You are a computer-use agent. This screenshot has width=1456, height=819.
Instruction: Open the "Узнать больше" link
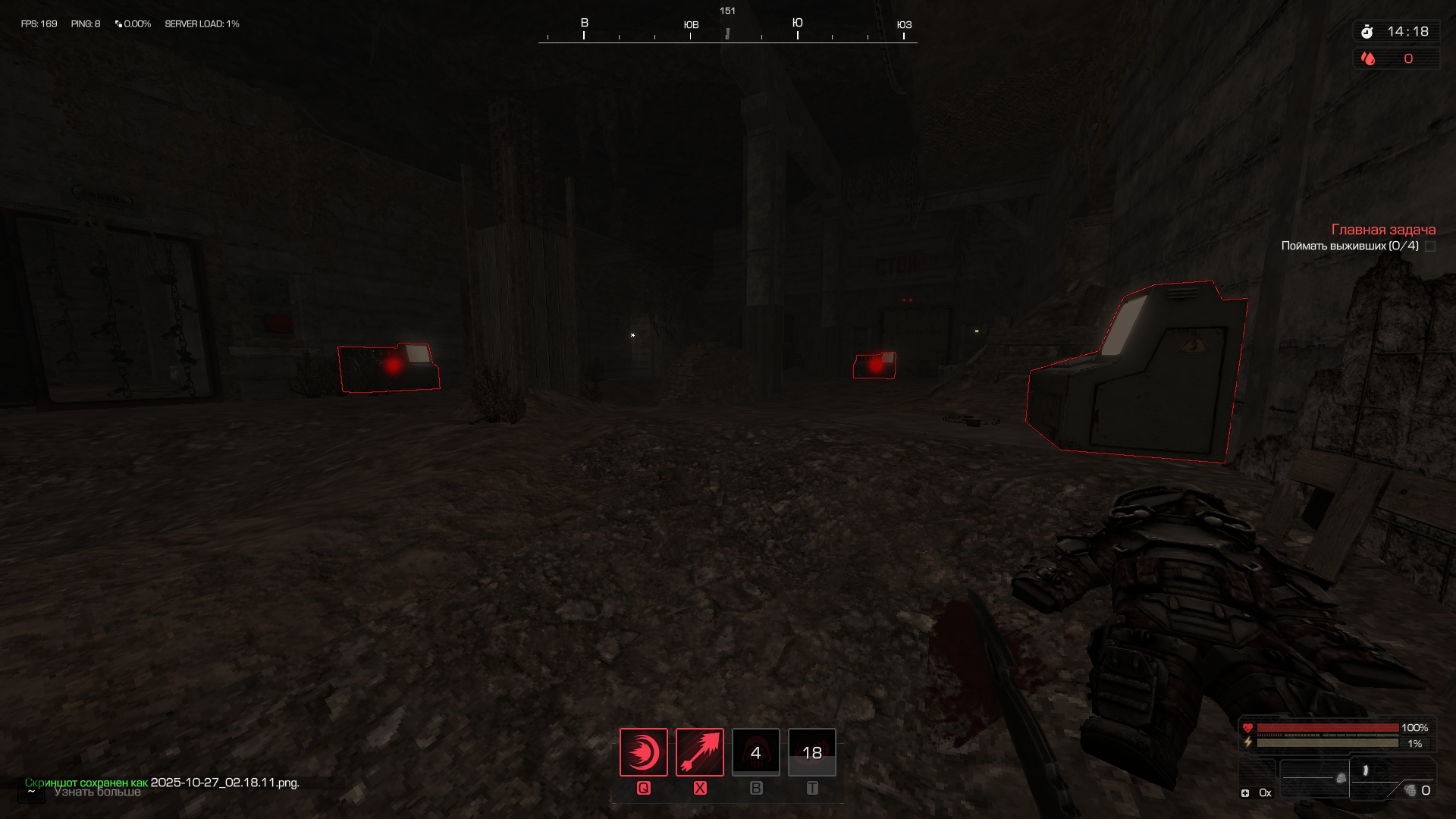[98, 792]
